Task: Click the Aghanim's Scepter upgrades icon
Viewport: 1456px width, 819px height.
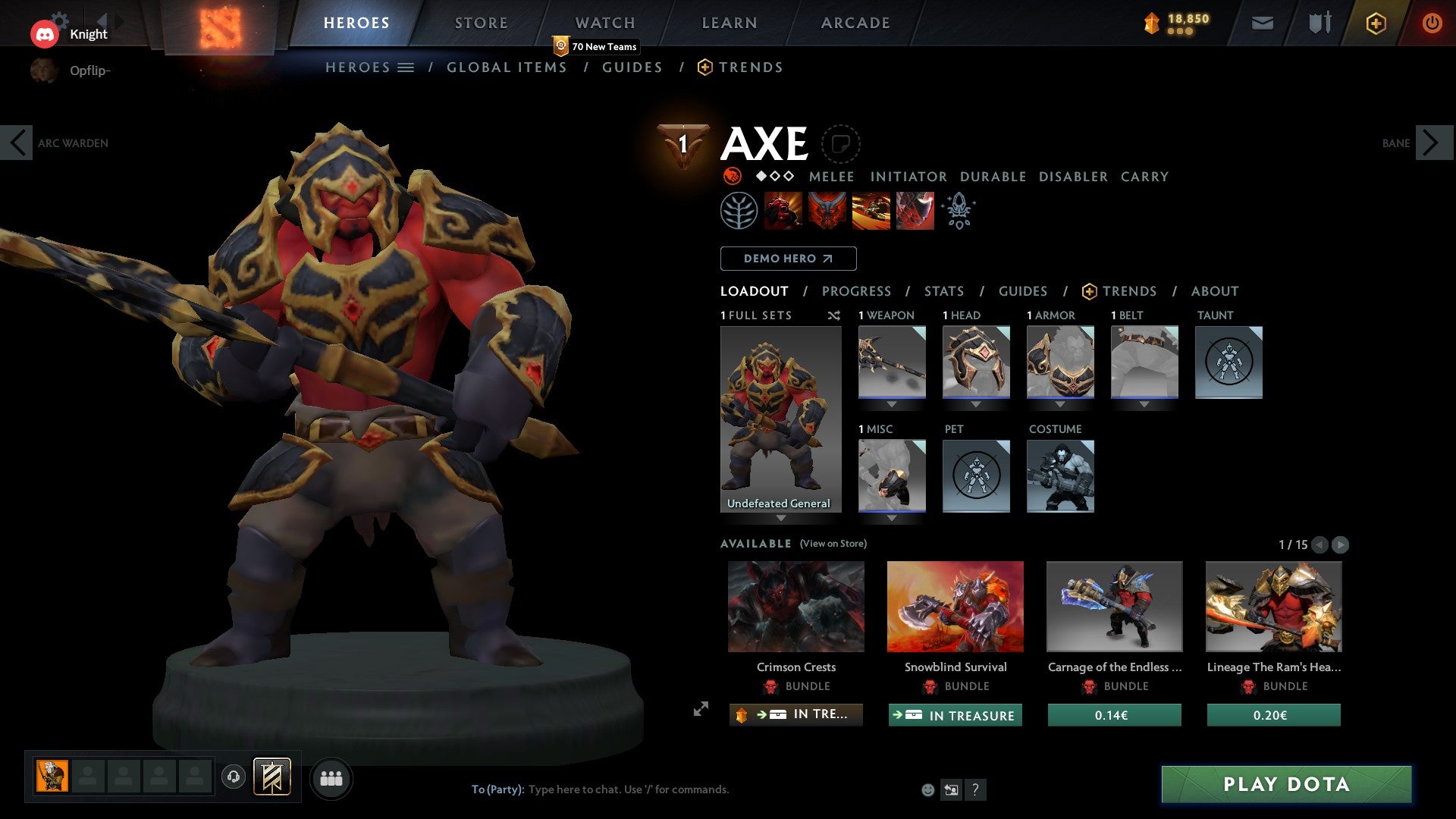Action: coord(958,211)
